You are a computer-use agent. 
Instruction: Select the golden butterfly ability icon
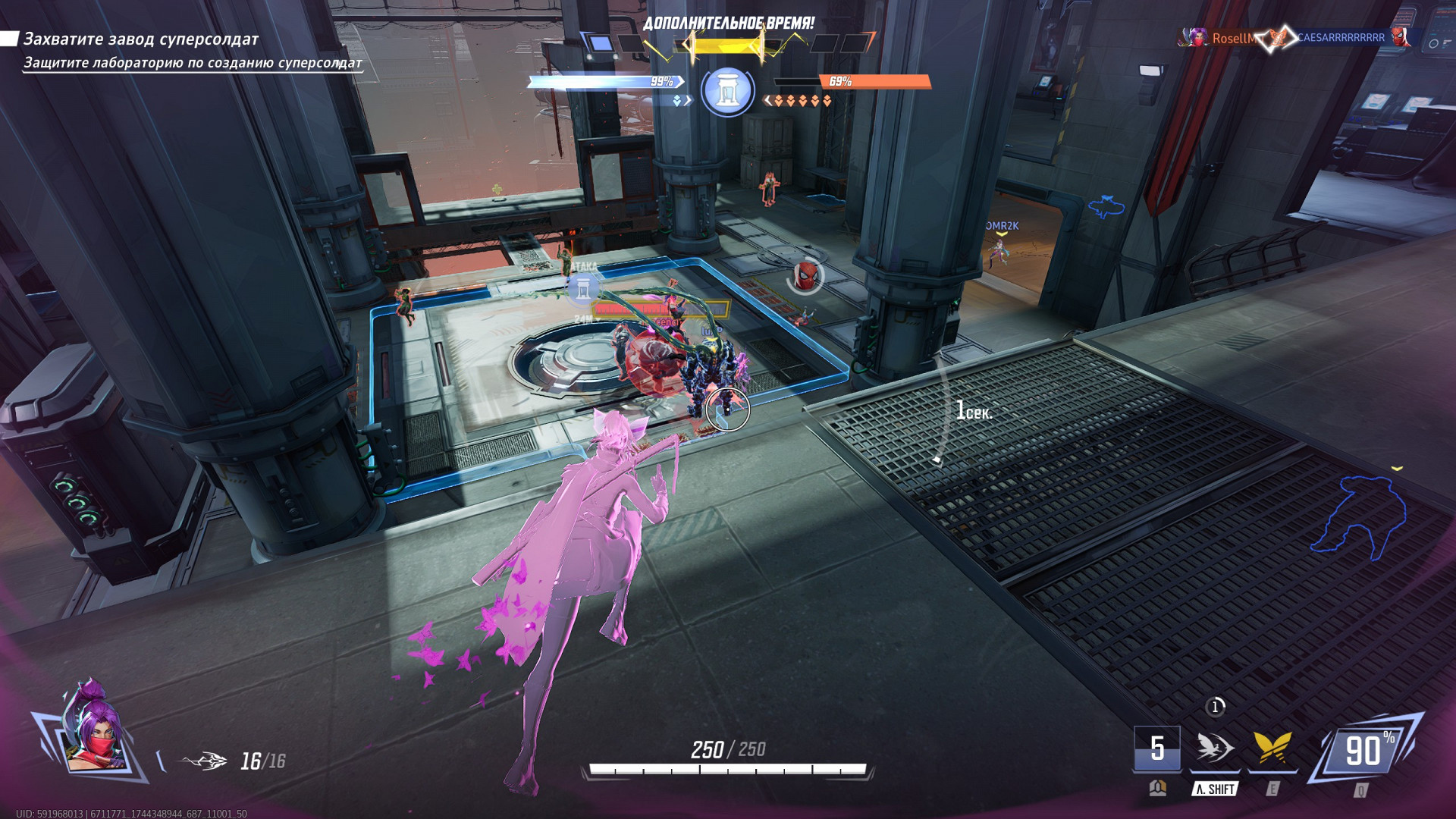click(x=1272, y=748)
